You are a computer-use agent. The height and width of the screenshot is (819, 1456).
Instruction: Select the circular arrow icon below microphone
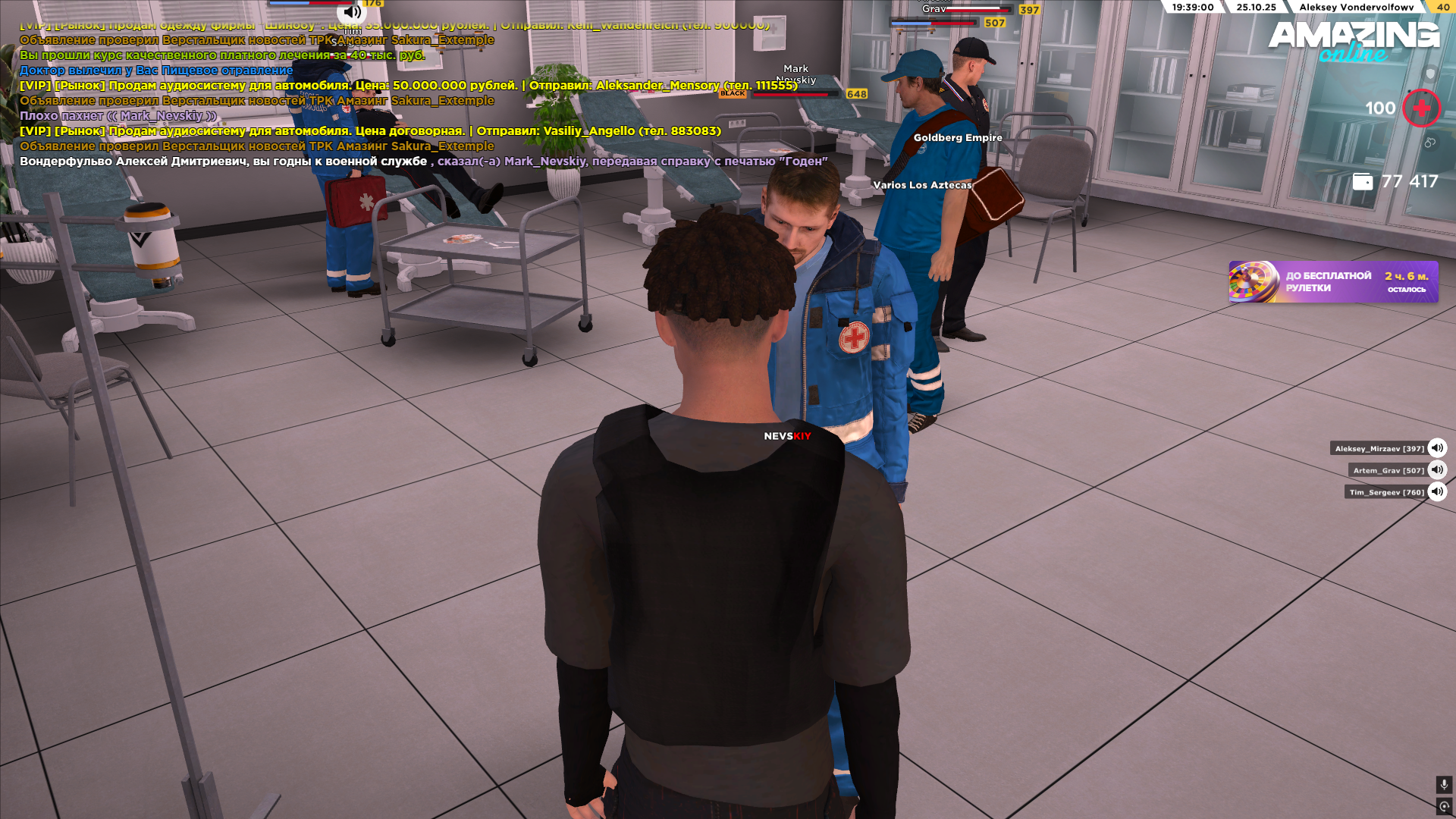pyautogui.click(x=1444, y=807)
